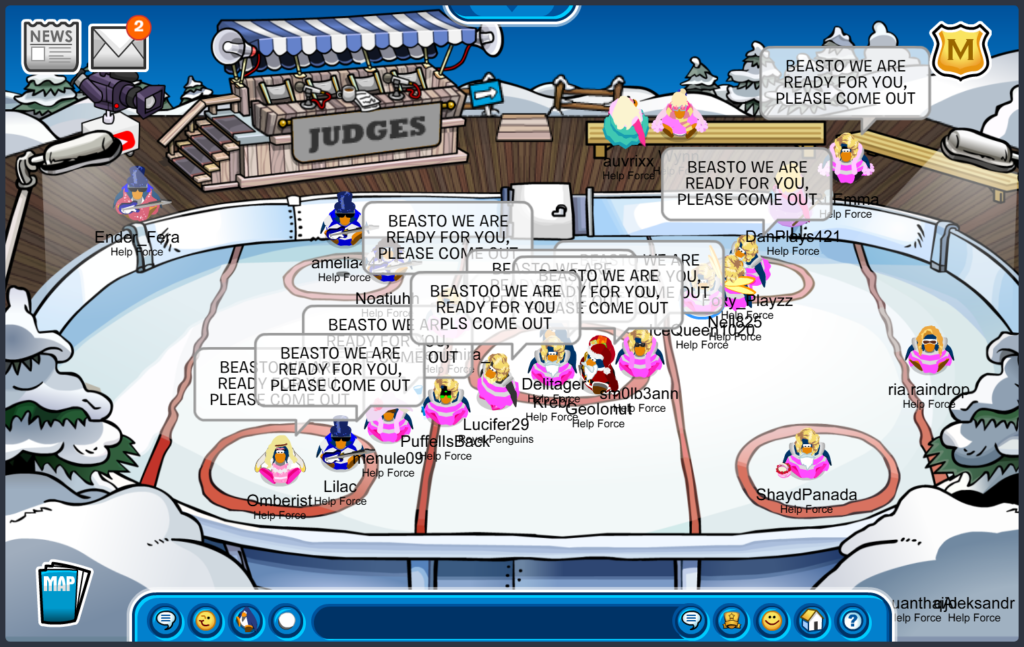This screenshot has width=1024, height=647.
Task: Open the penguin actions menu
Action: pyautogui.click(x=246, y=621)
